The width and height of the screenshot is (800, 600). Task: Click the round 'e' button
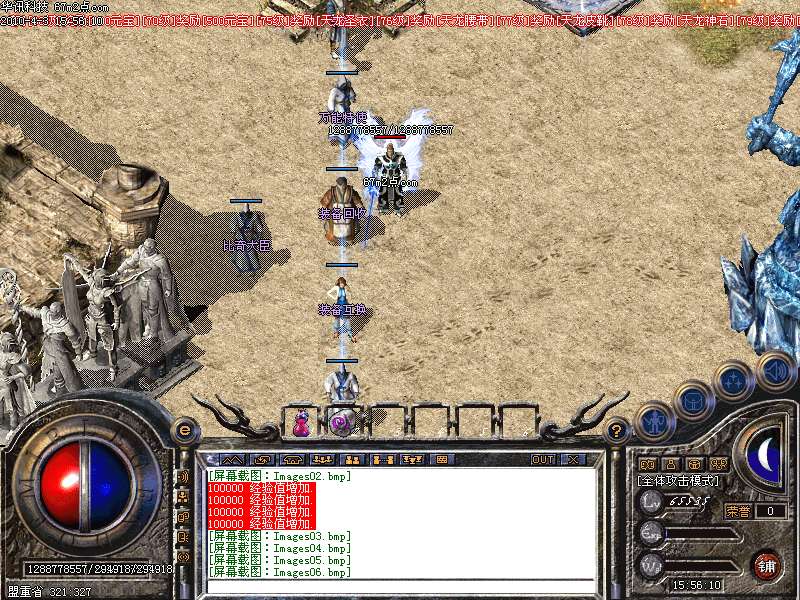(x=184, y=430)
